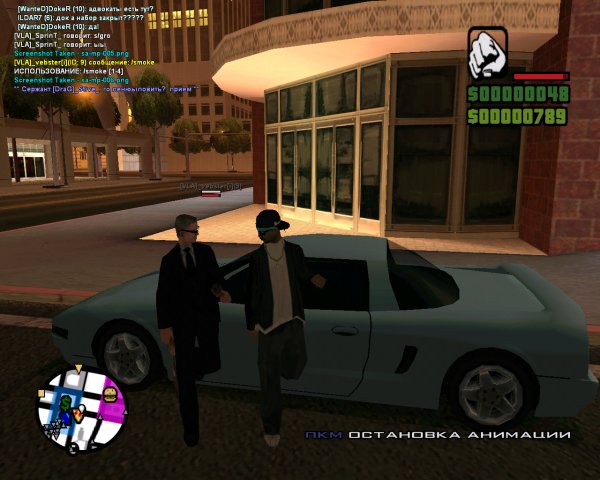The height and width of the screenshot is (480, 600).
Task: Select the burger marker on the minimap
Action: (x=109, y=394)
